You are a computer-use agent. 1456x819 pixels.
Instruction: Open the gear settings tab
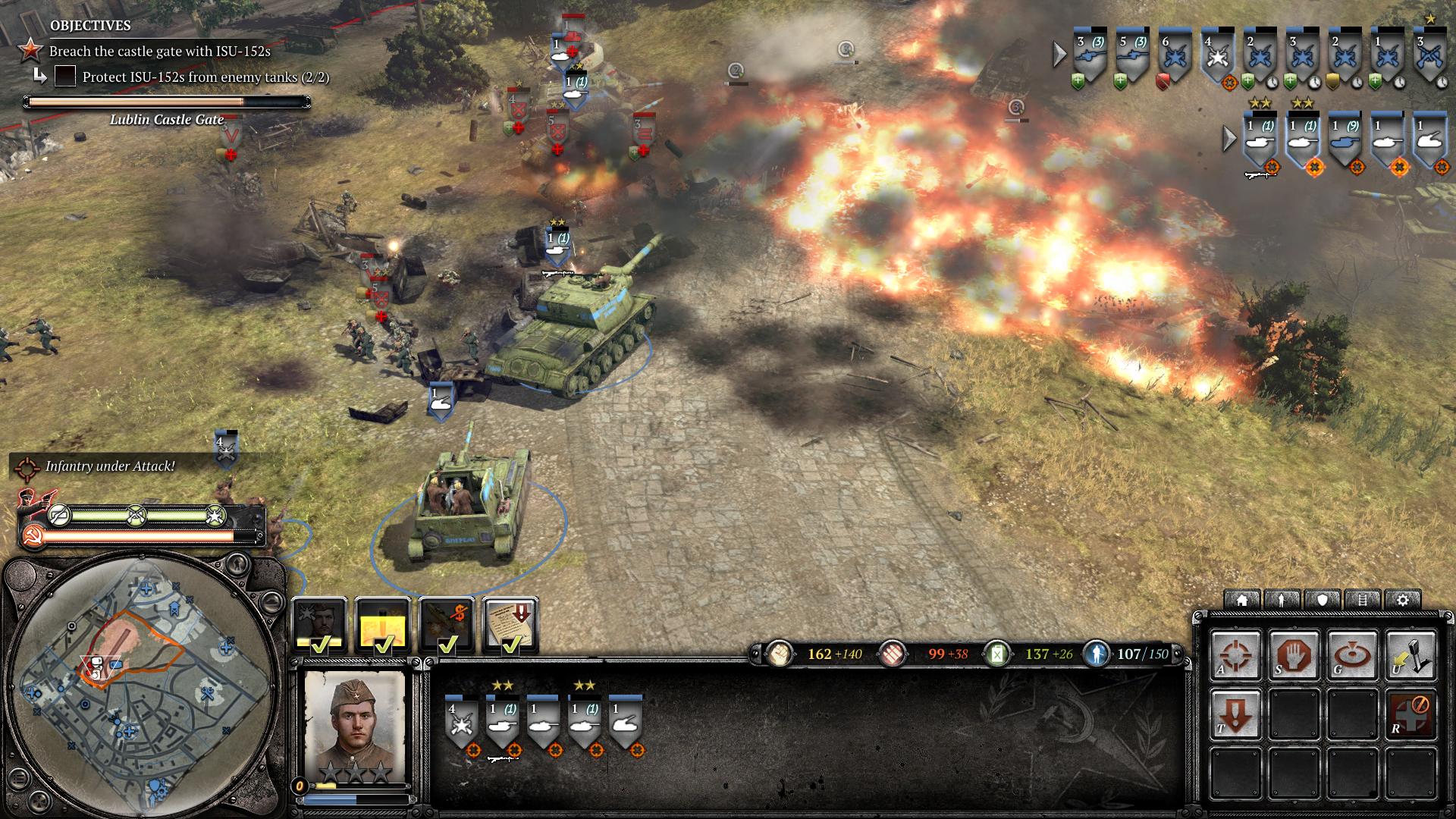(1403, 600)
